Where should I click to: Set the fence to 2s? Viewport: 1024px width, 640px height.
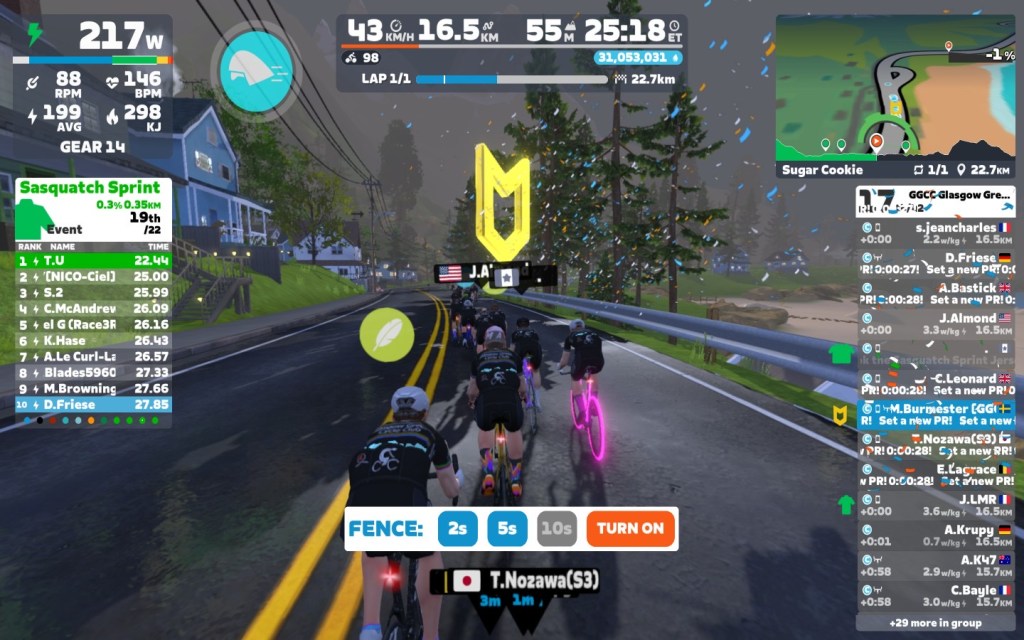tap(457, 528)
